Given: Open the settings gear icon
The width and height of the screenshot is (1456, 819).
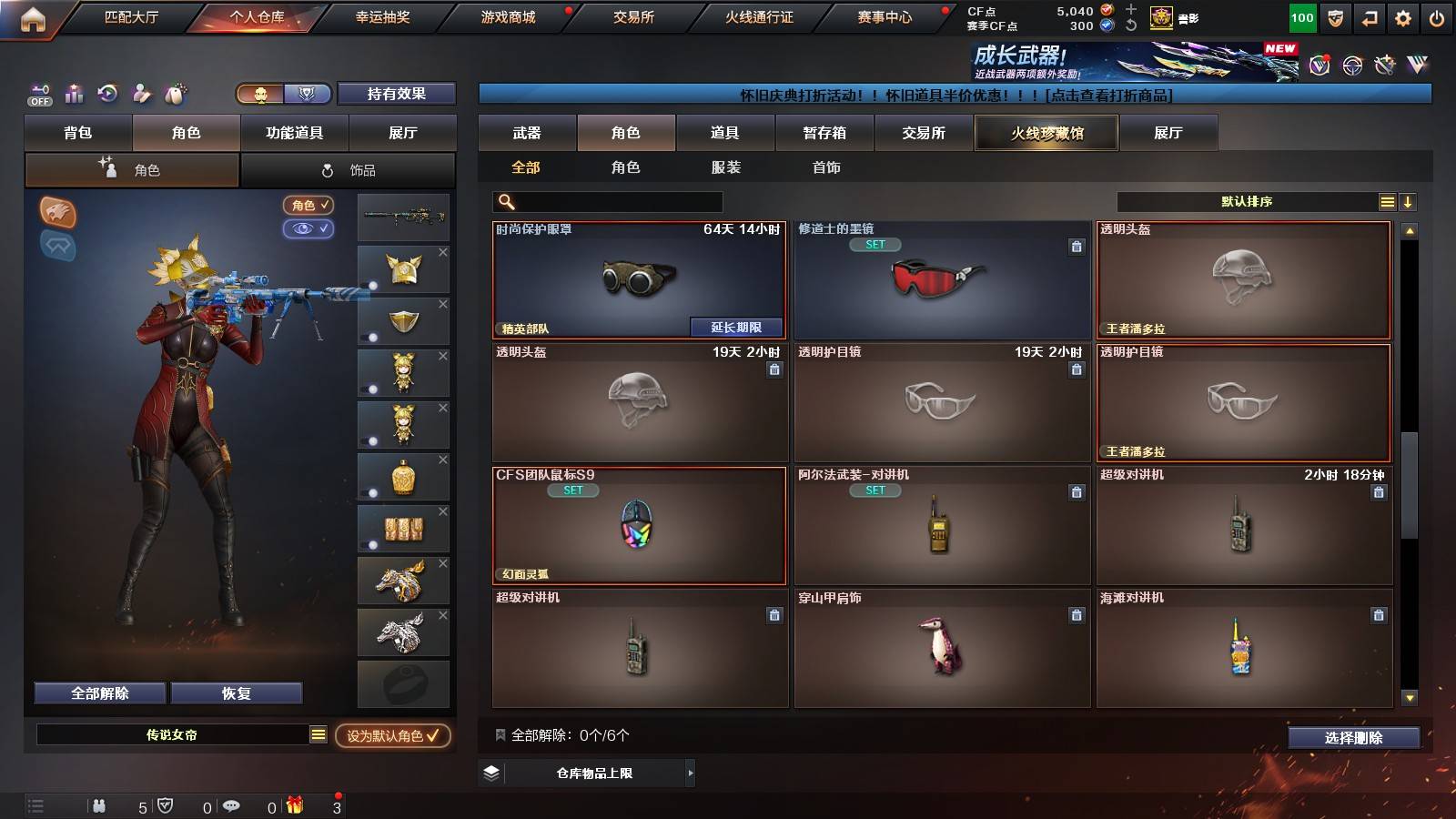Looking at the screenshot, I should click(x=1404, y=16).
